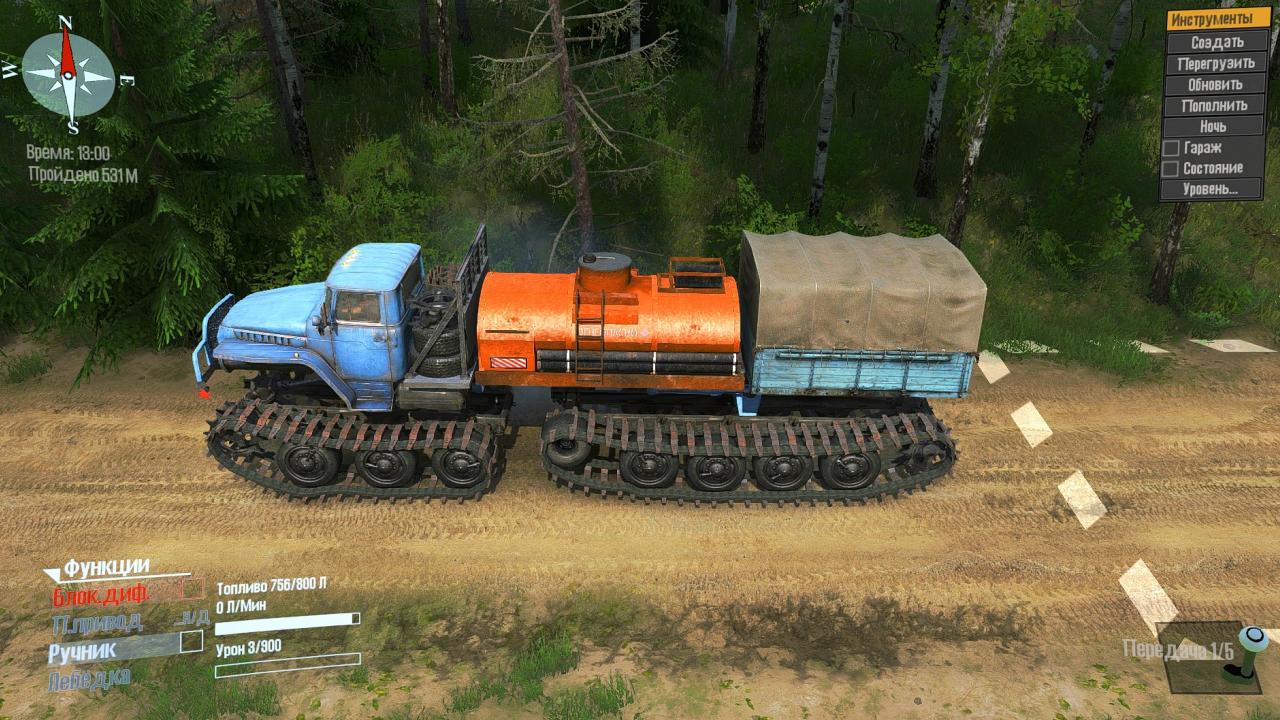
Task: Refuel with the Пополнить button
Action: click(1216, 105)
